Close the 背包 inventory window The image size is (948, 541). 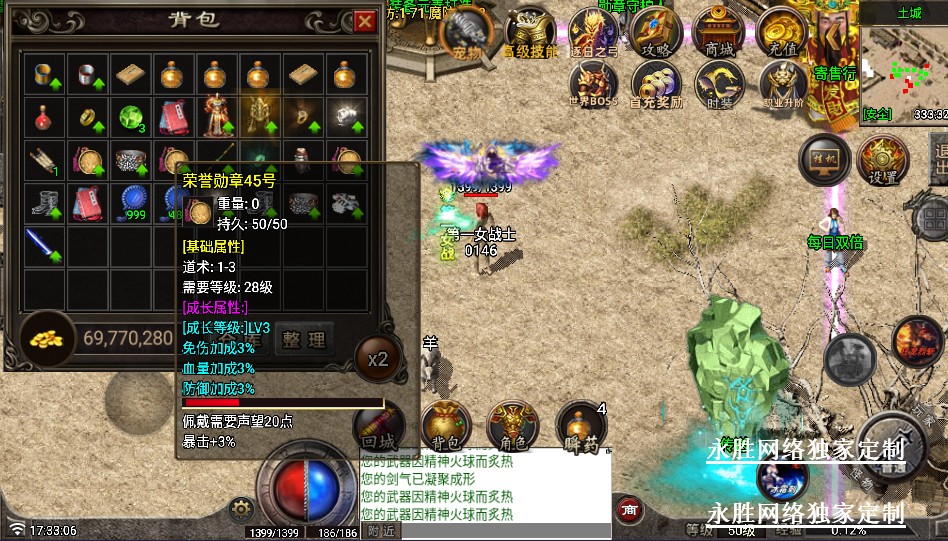(364, 20)
